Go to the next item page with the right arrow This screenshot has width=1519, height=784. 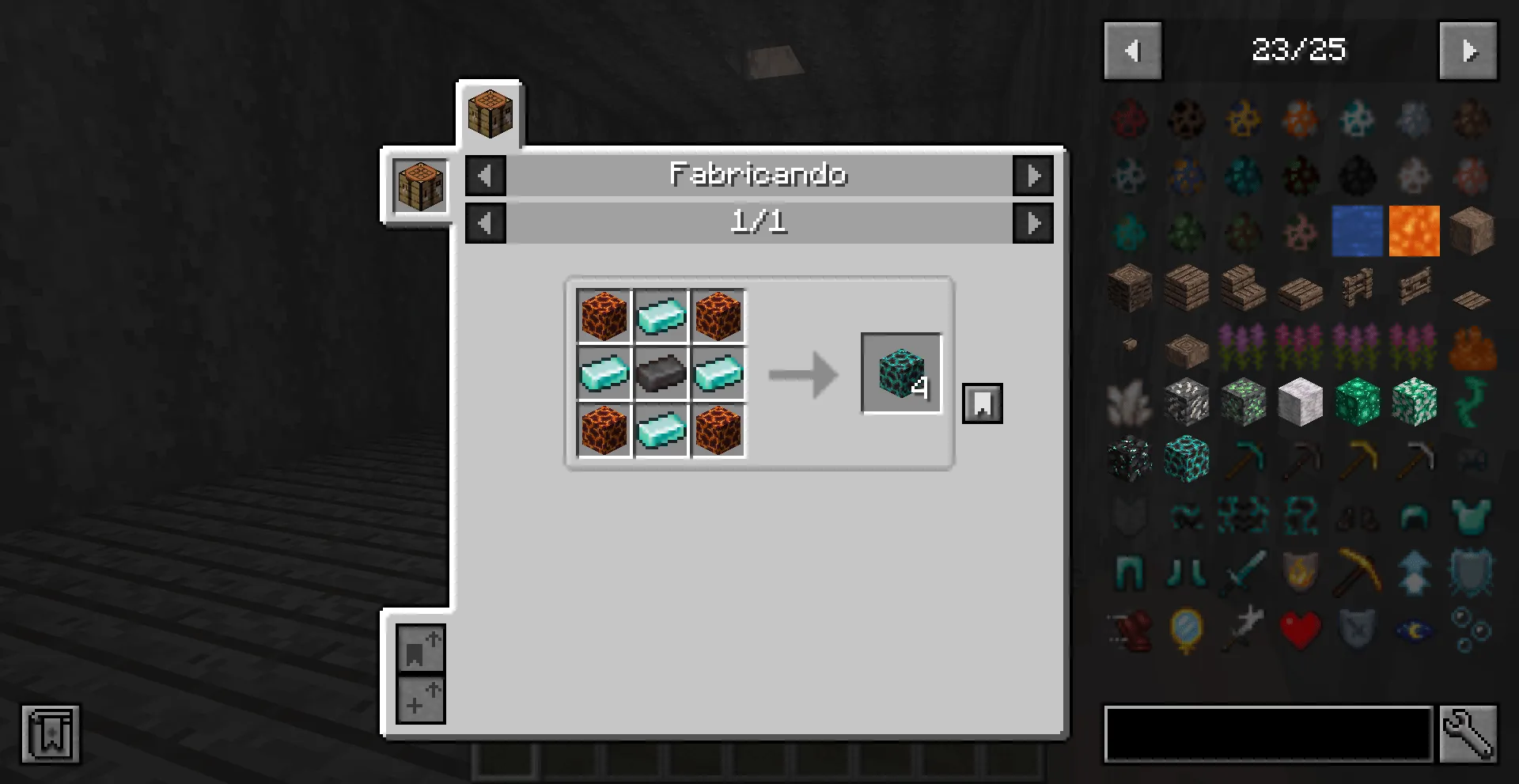click(x=1468, y=50)
